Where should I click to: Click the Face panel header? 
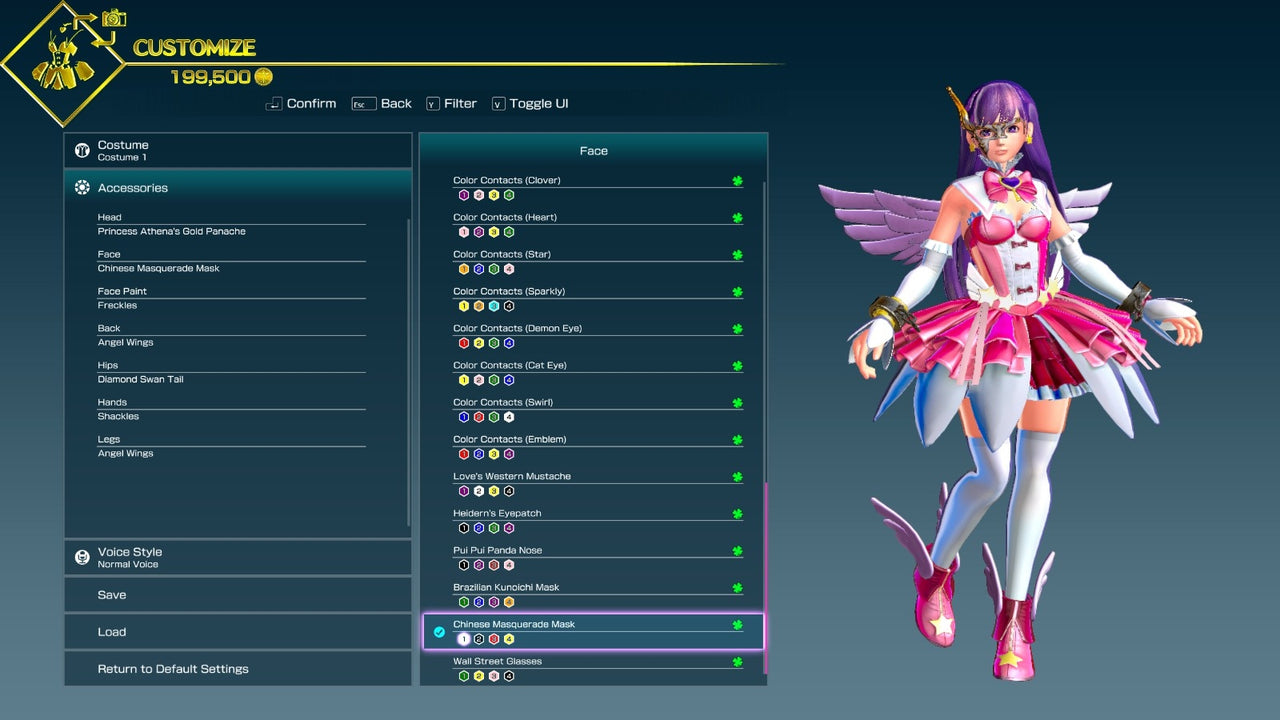594,150
